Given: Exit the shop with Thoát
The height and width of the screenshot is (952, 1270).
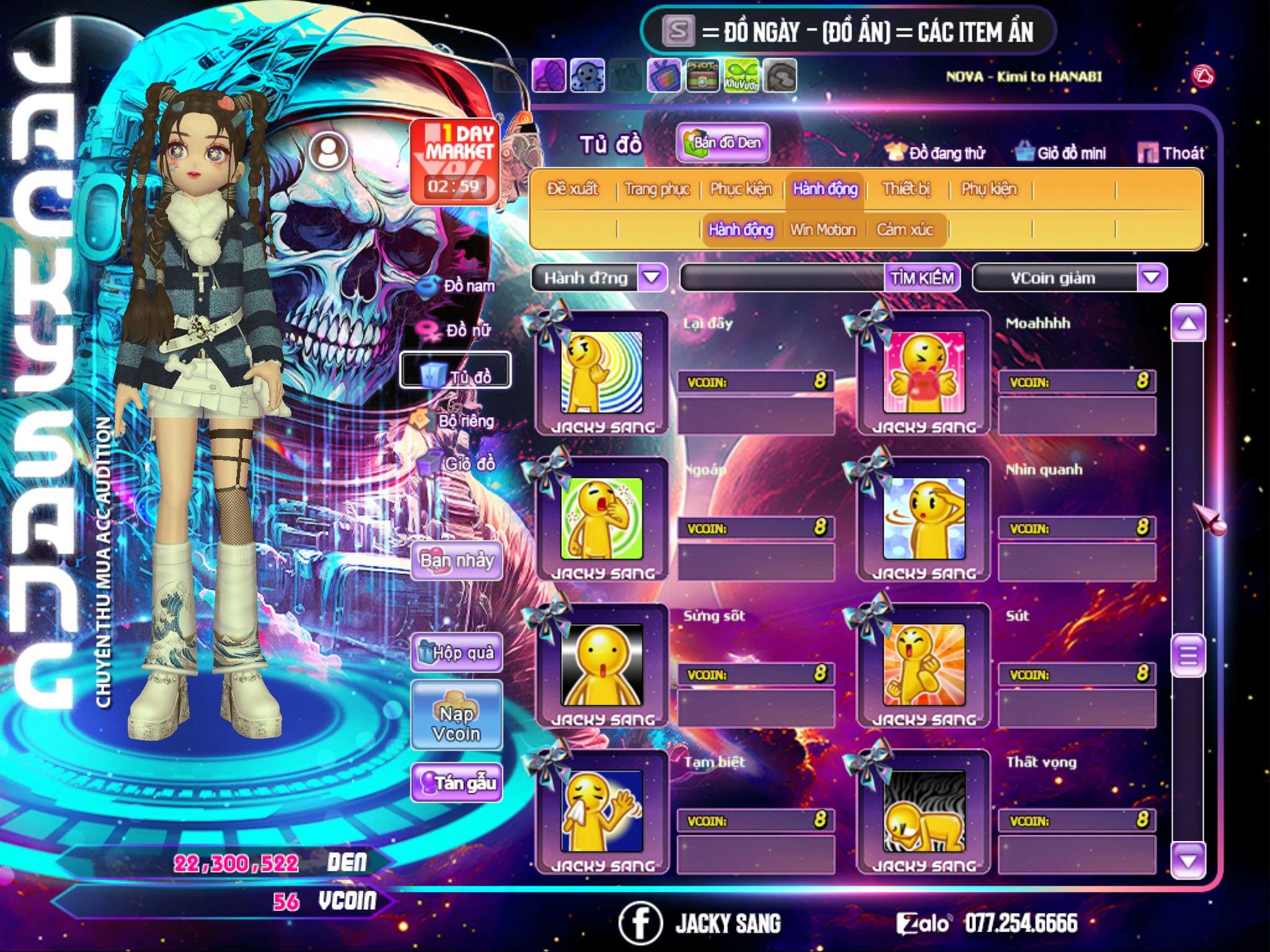Looking at the screenshot, I should click(1172, 153).
